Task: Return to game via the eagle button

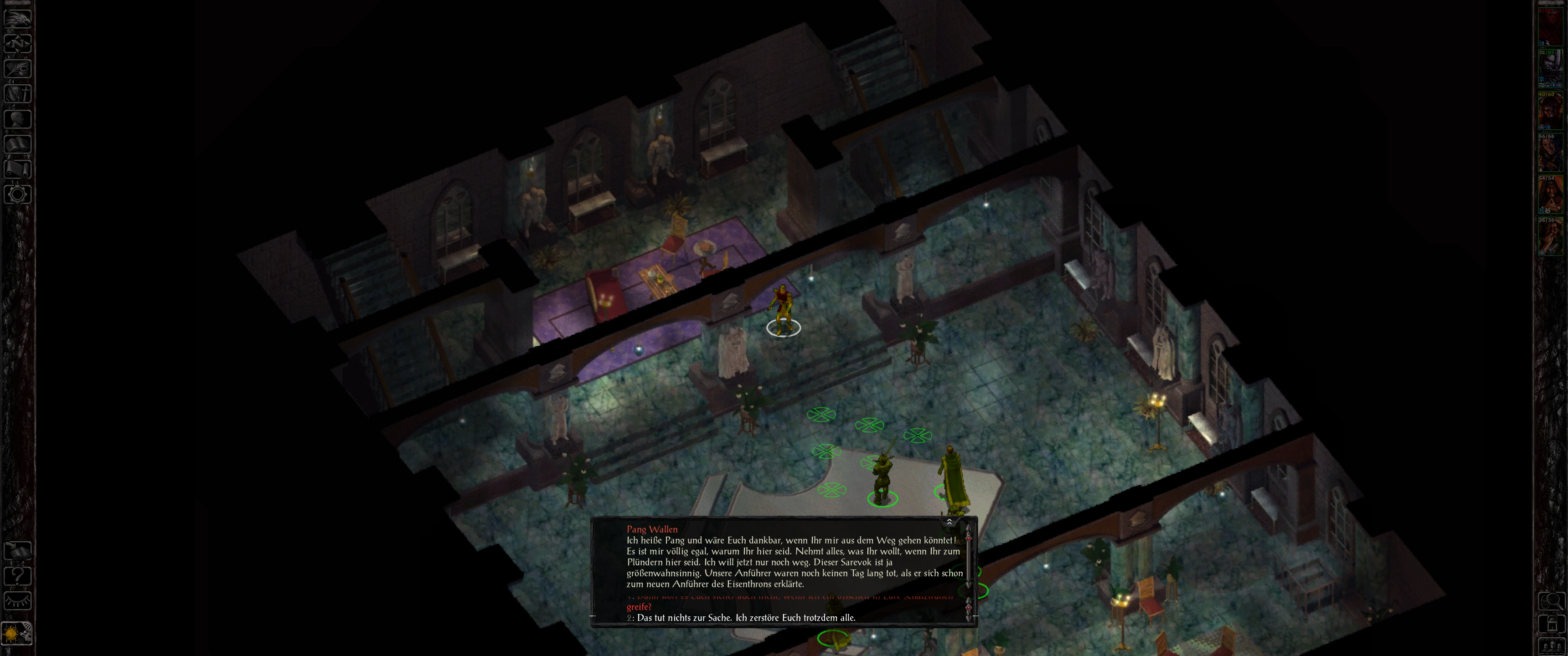Action: click(x=17, y=18)
